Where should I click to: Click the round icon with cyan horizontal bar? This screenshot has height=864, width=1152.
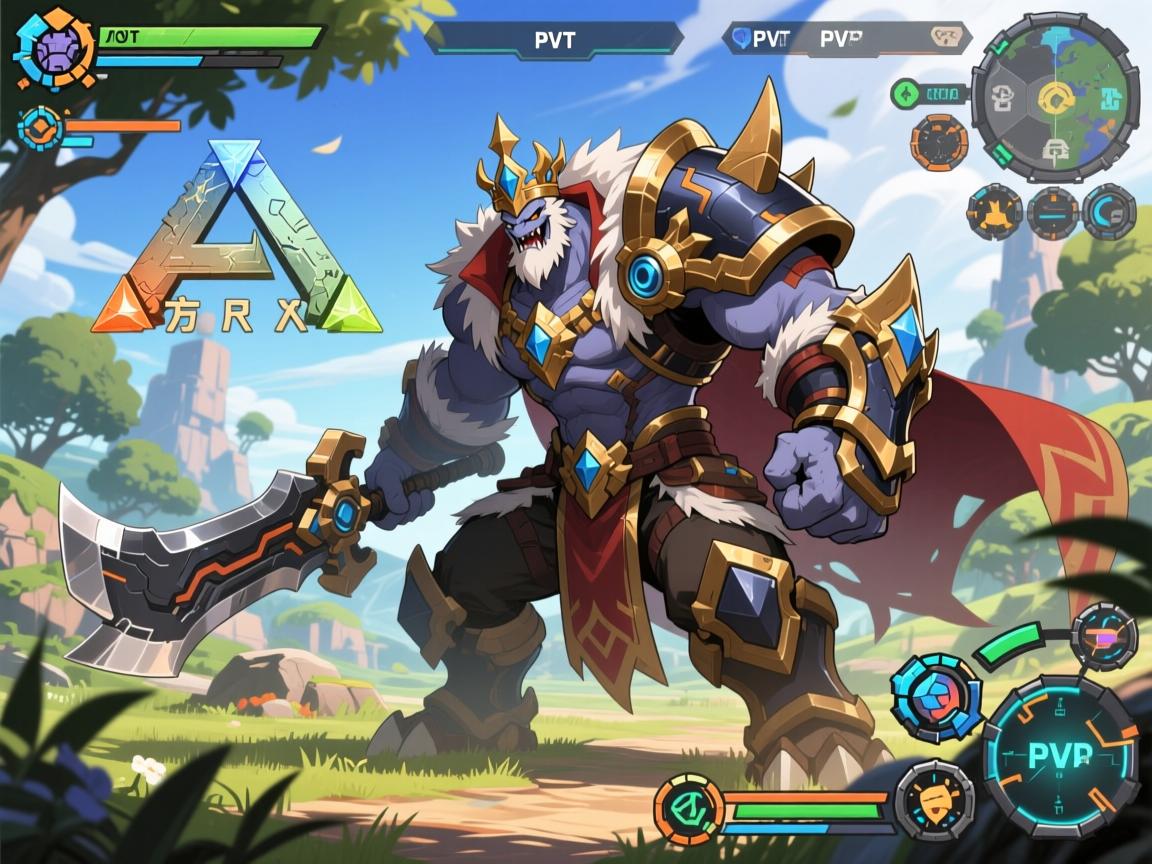1052,211
